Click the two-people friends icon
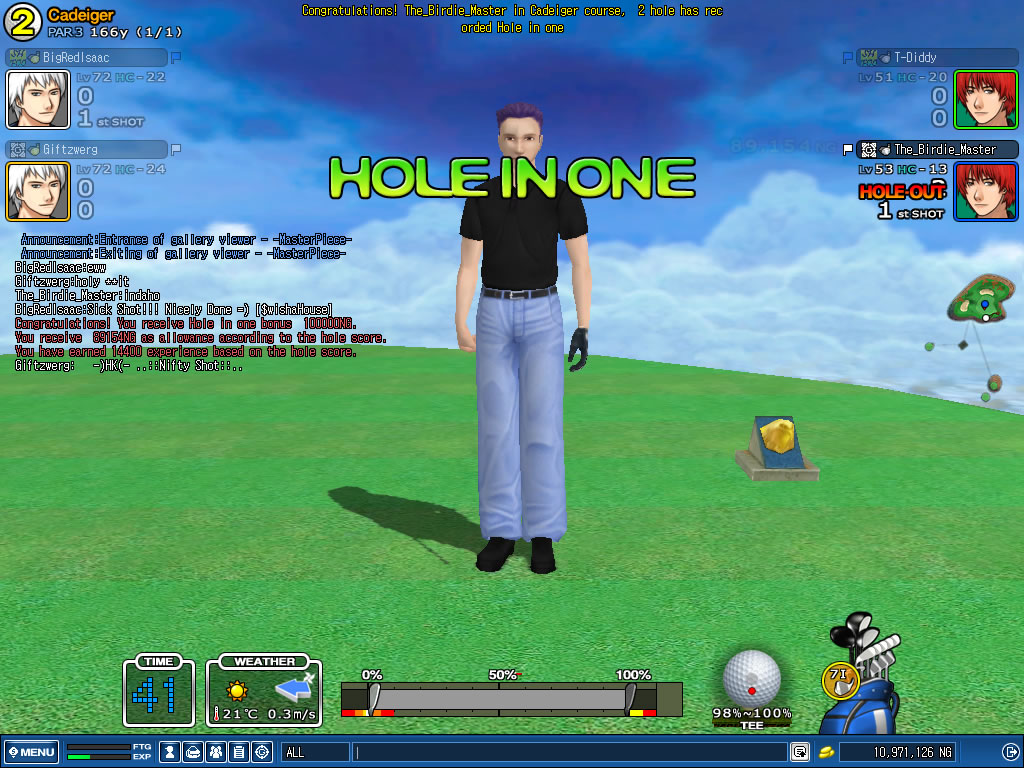Image resolution: width=1024 pixels, height=768 pixels. [216, 752]
